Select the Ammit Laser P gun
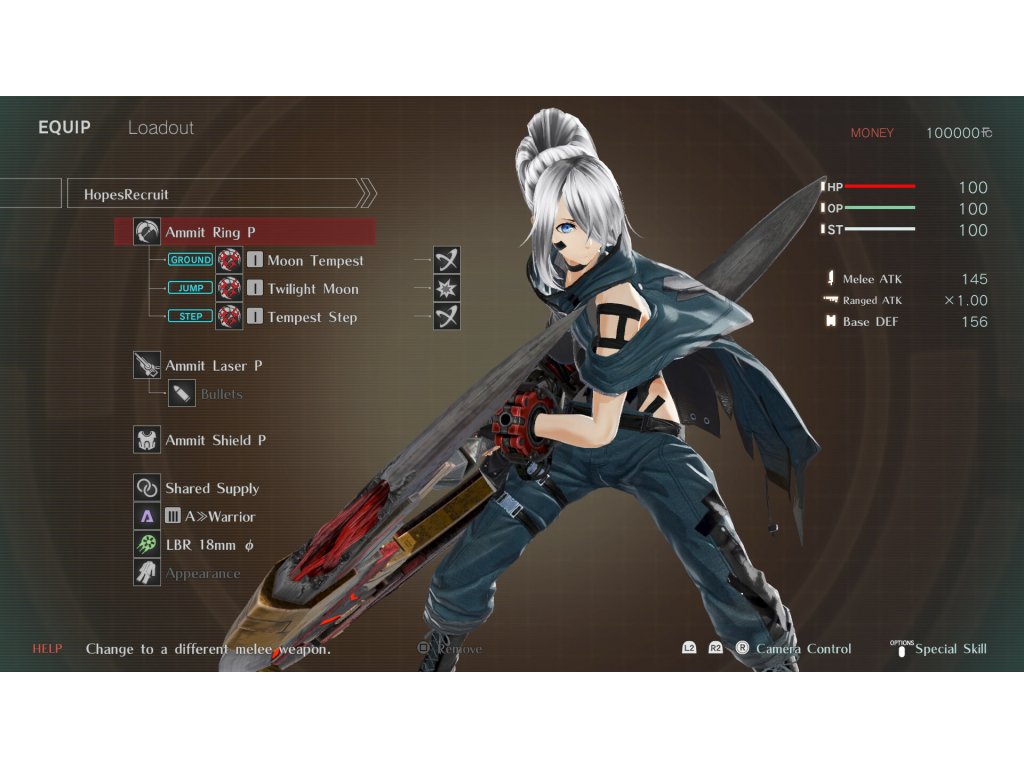 [x=213, y=366]
